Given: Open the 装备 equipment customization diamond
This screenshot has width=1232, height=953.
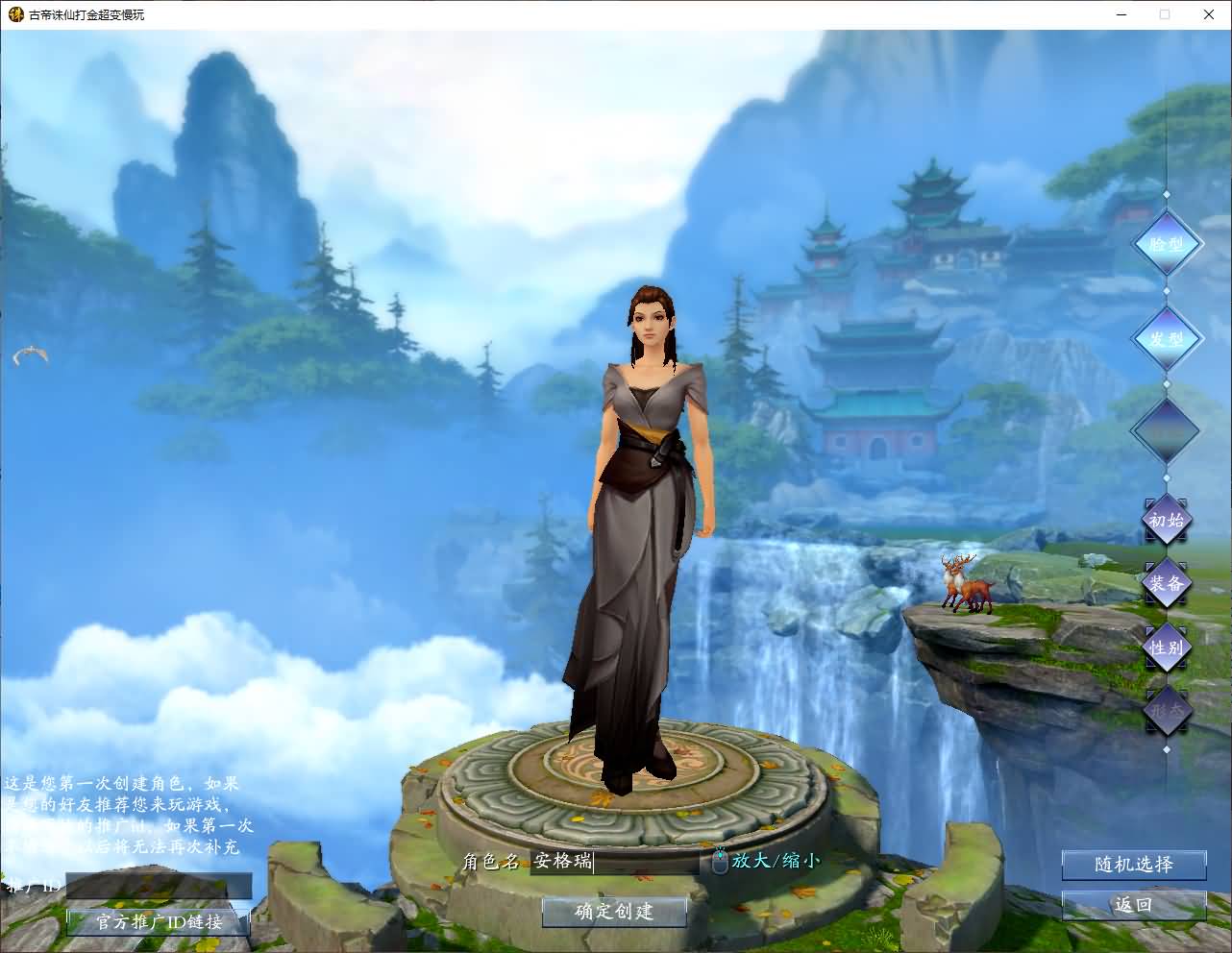Looking at the screenshot, I should (x=1166, y=584).
